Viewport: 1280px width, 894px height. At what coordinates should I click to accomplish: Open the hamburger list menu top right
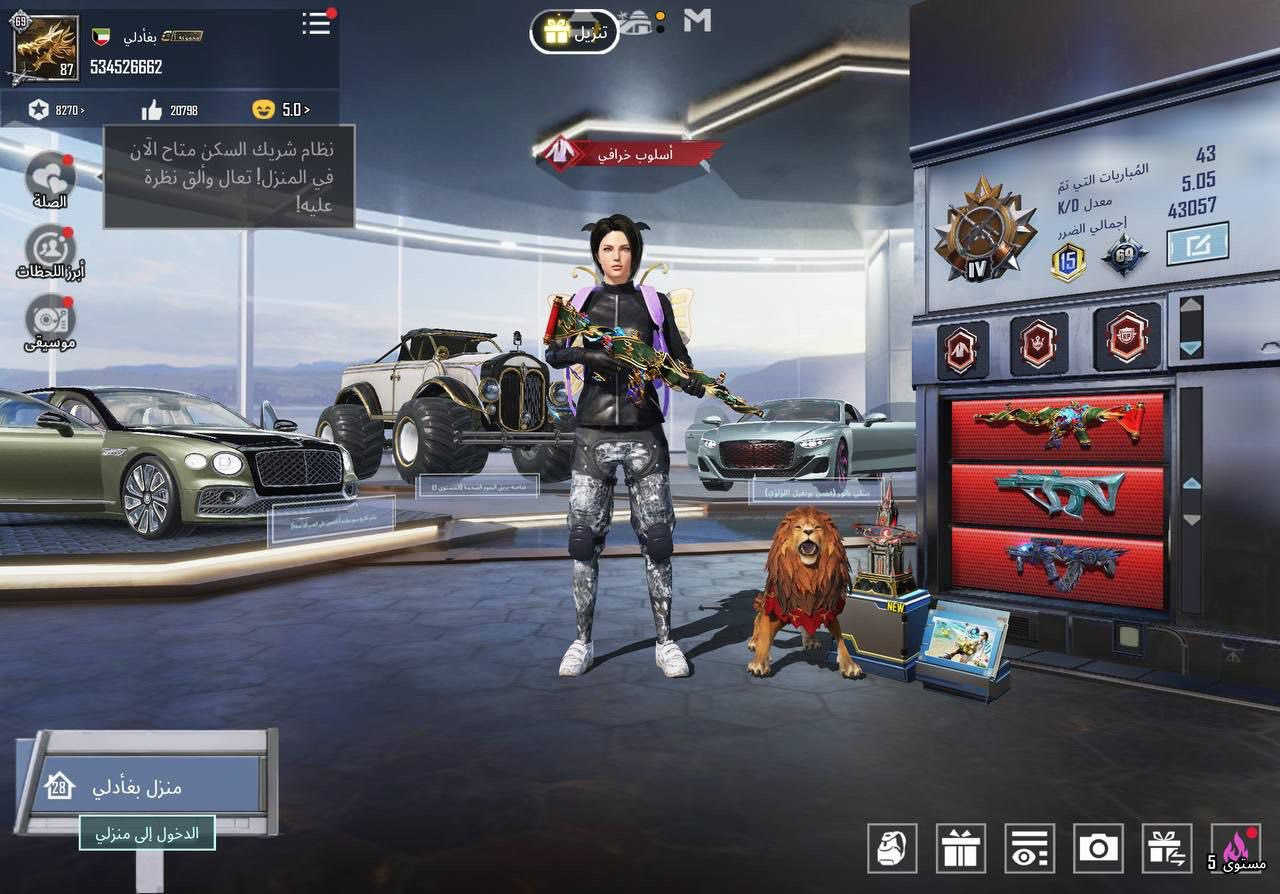(315, 25)
